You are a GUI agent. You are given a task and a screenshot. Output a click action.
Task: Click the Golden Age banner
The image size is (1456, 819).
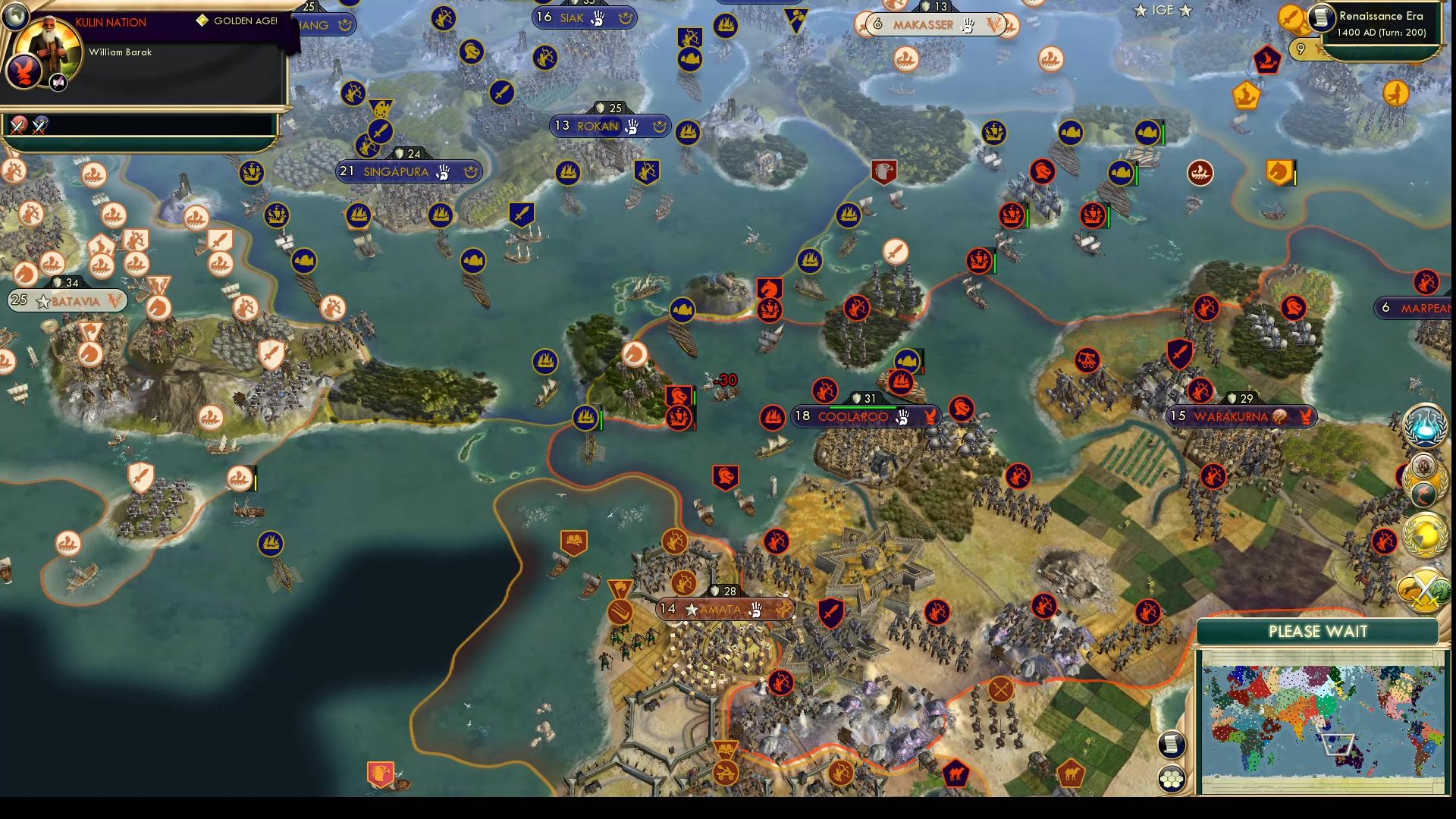[x=235, y=23]
